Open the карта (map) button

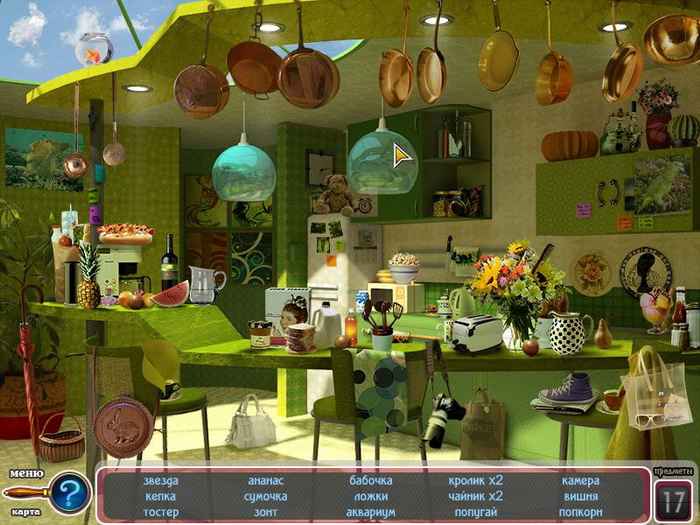(x=25, y=512)
